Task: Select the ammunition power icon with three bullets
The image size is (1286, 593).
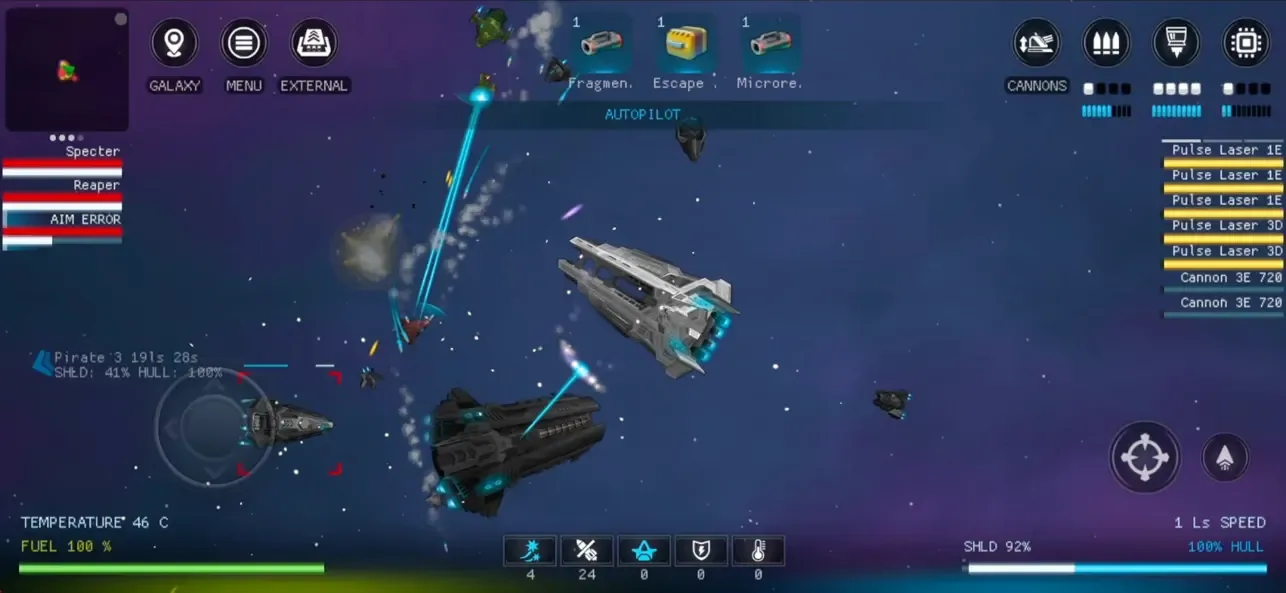Action: pos(1107,44)
